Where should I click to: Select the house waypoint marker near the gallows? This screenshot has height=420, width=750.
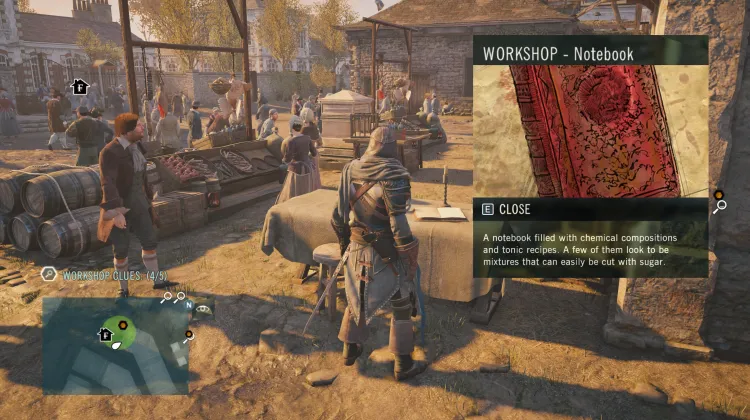(80, 87)
